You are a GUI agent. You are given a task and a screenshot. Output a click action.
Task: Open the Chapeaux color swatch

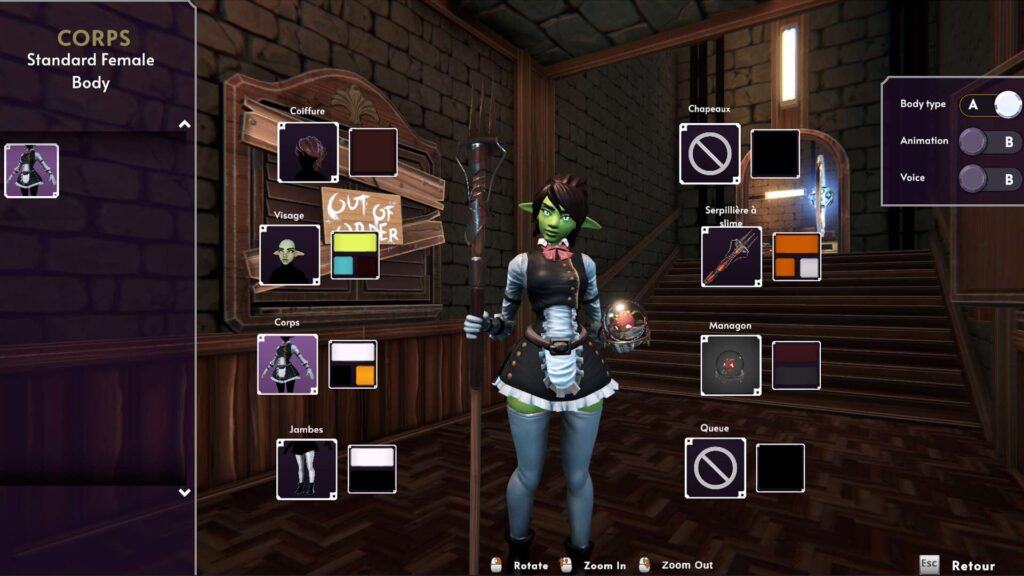tap(775, 154)
